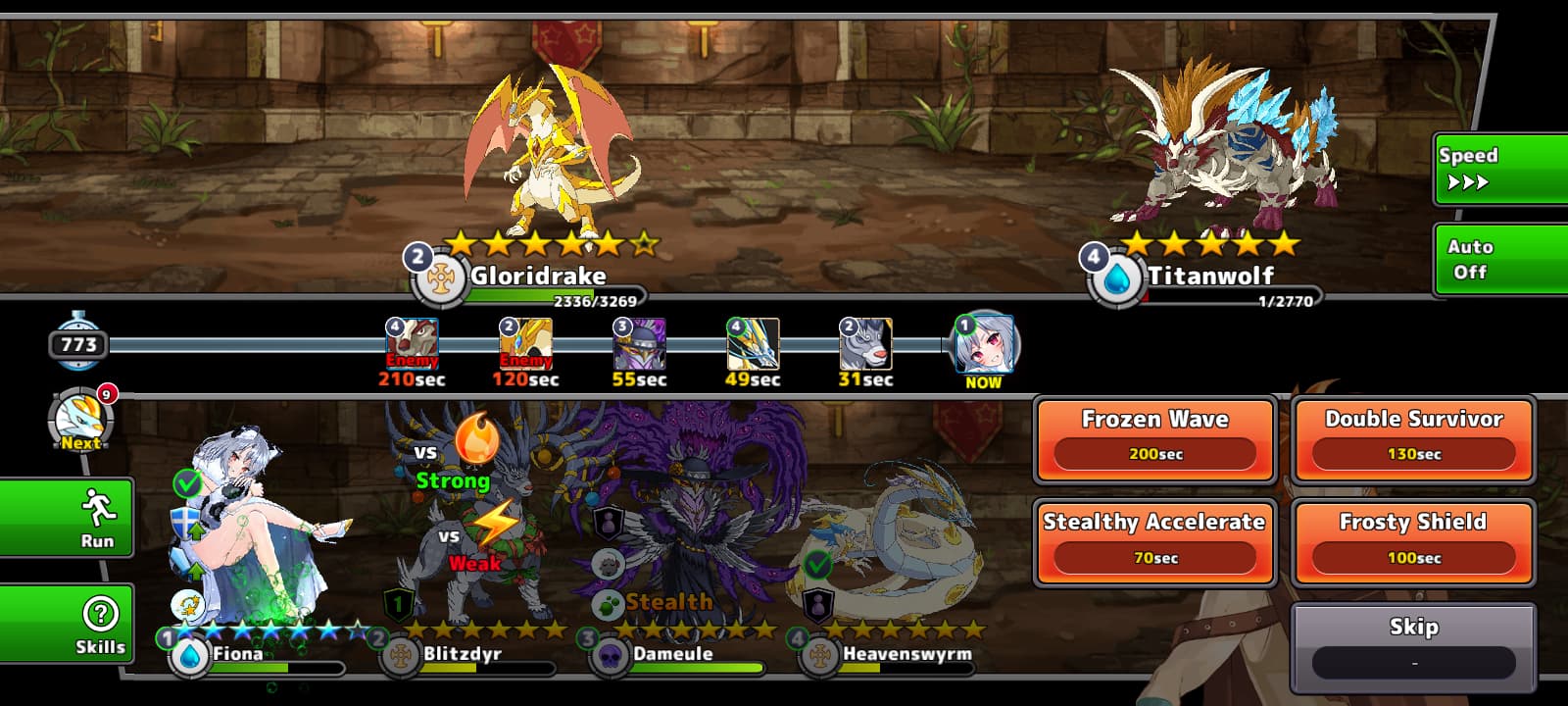Tap the Next reserve monster icon
This screenshot has height=706, width=1568.
click(82, 422)
